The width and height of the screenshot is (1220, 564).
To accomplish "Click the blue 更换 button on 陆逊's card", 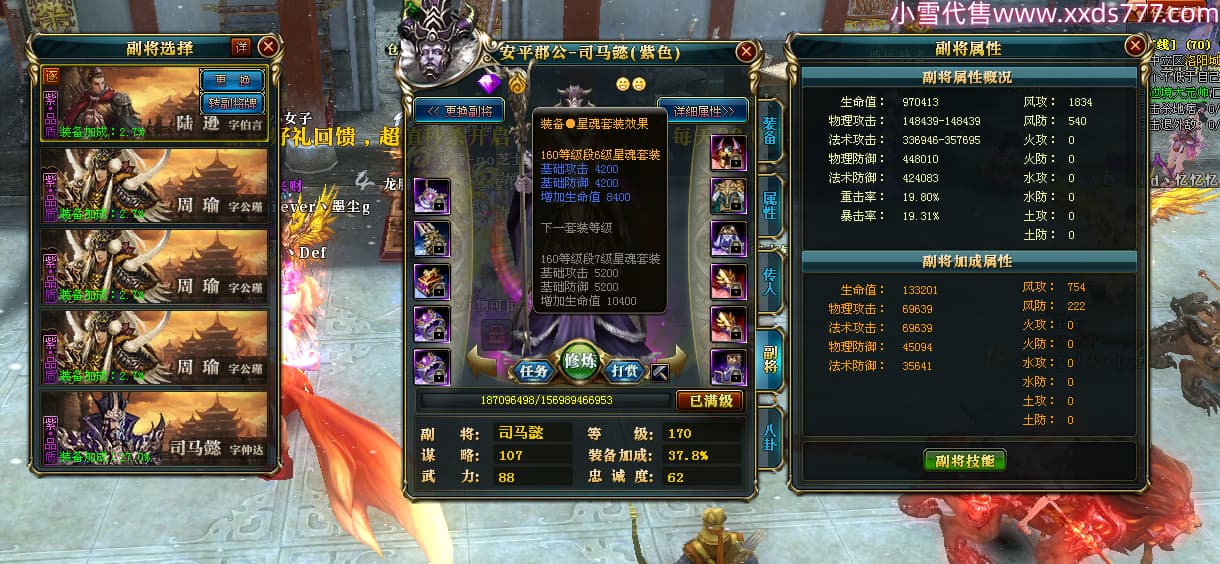I will [x=232, y=79].
